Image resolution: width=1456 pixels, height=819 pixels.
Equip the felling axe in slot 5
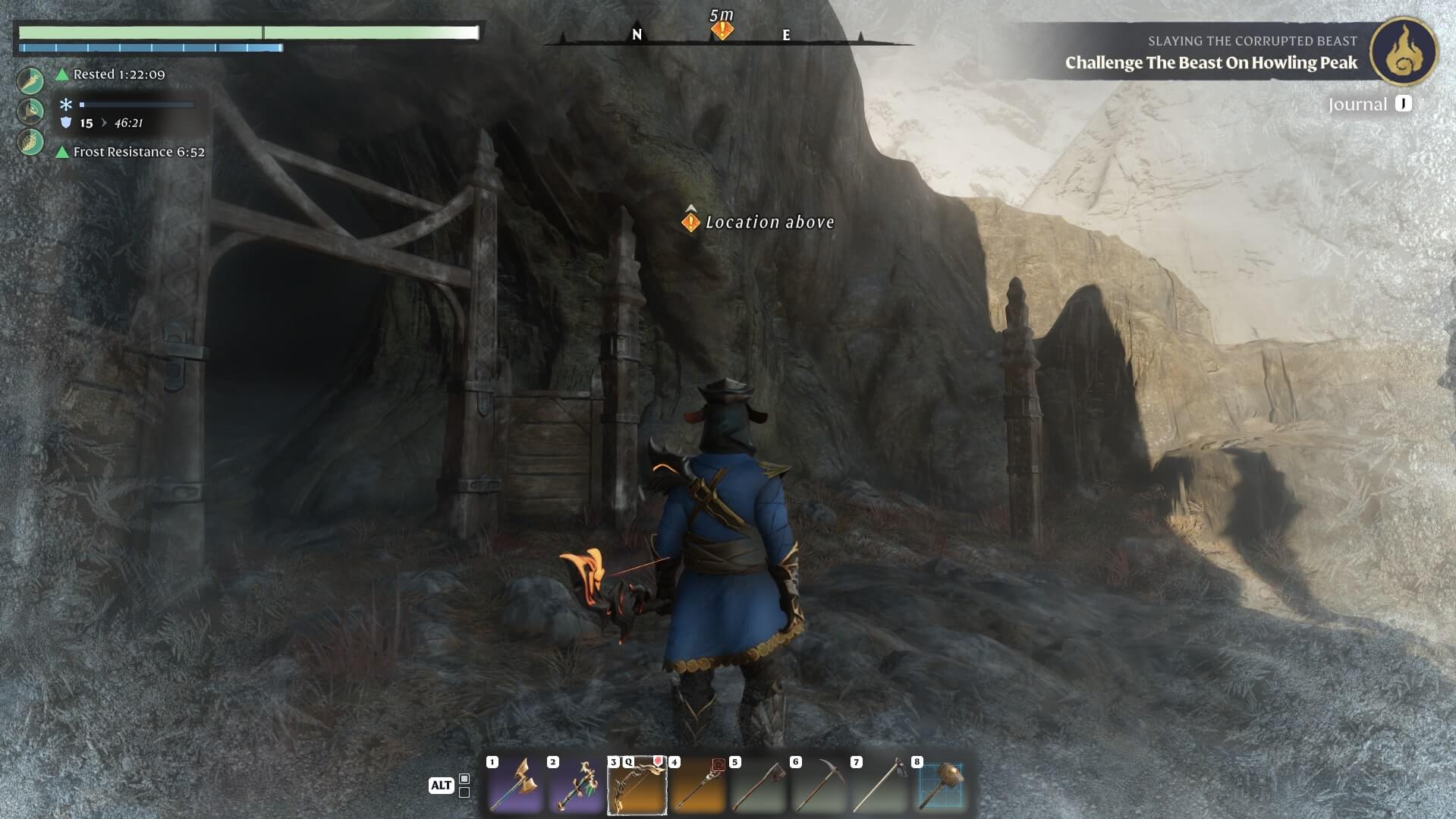tap(758, 786)
